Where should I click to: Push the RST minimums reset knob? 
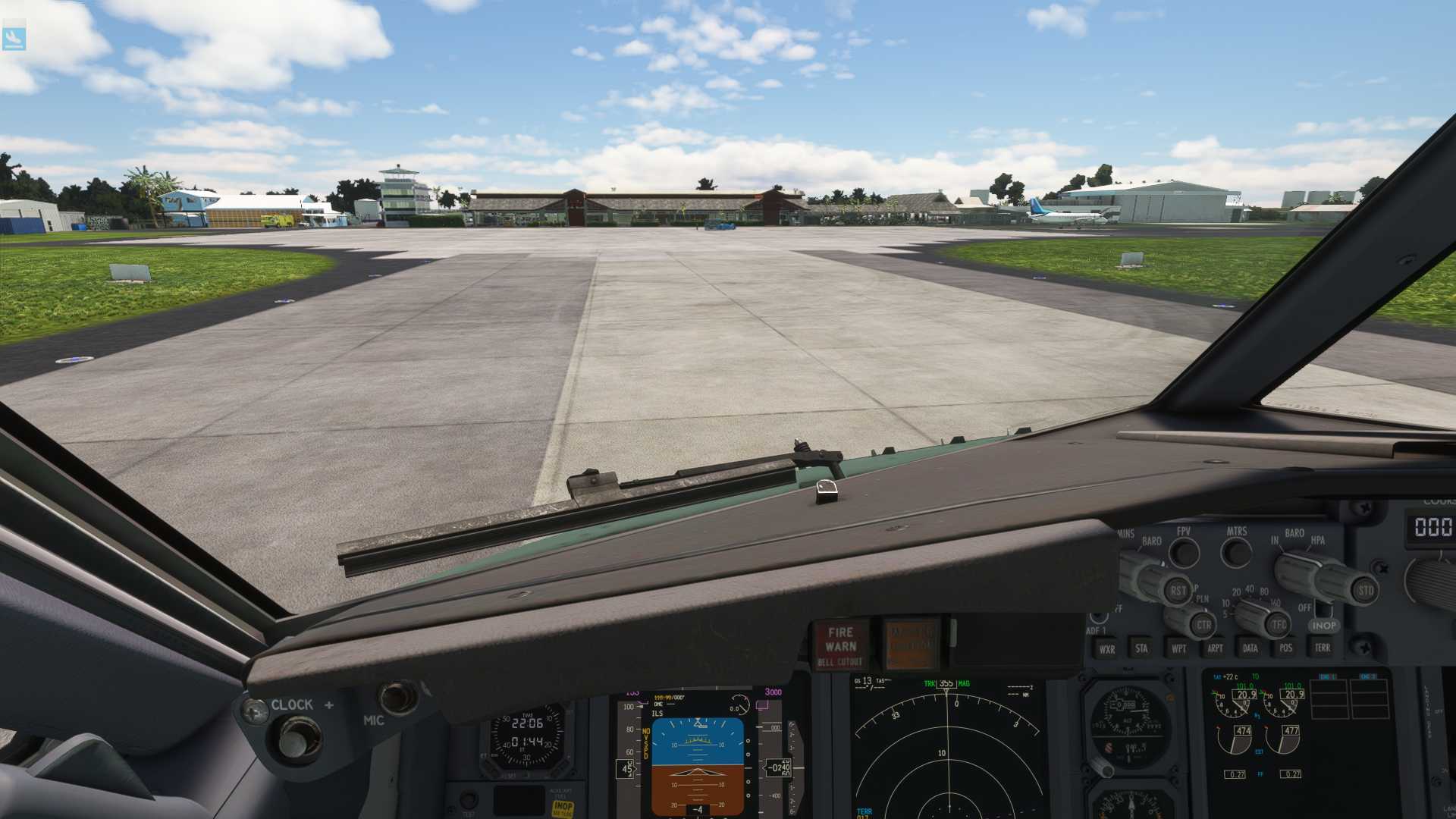click(1177, 591)
